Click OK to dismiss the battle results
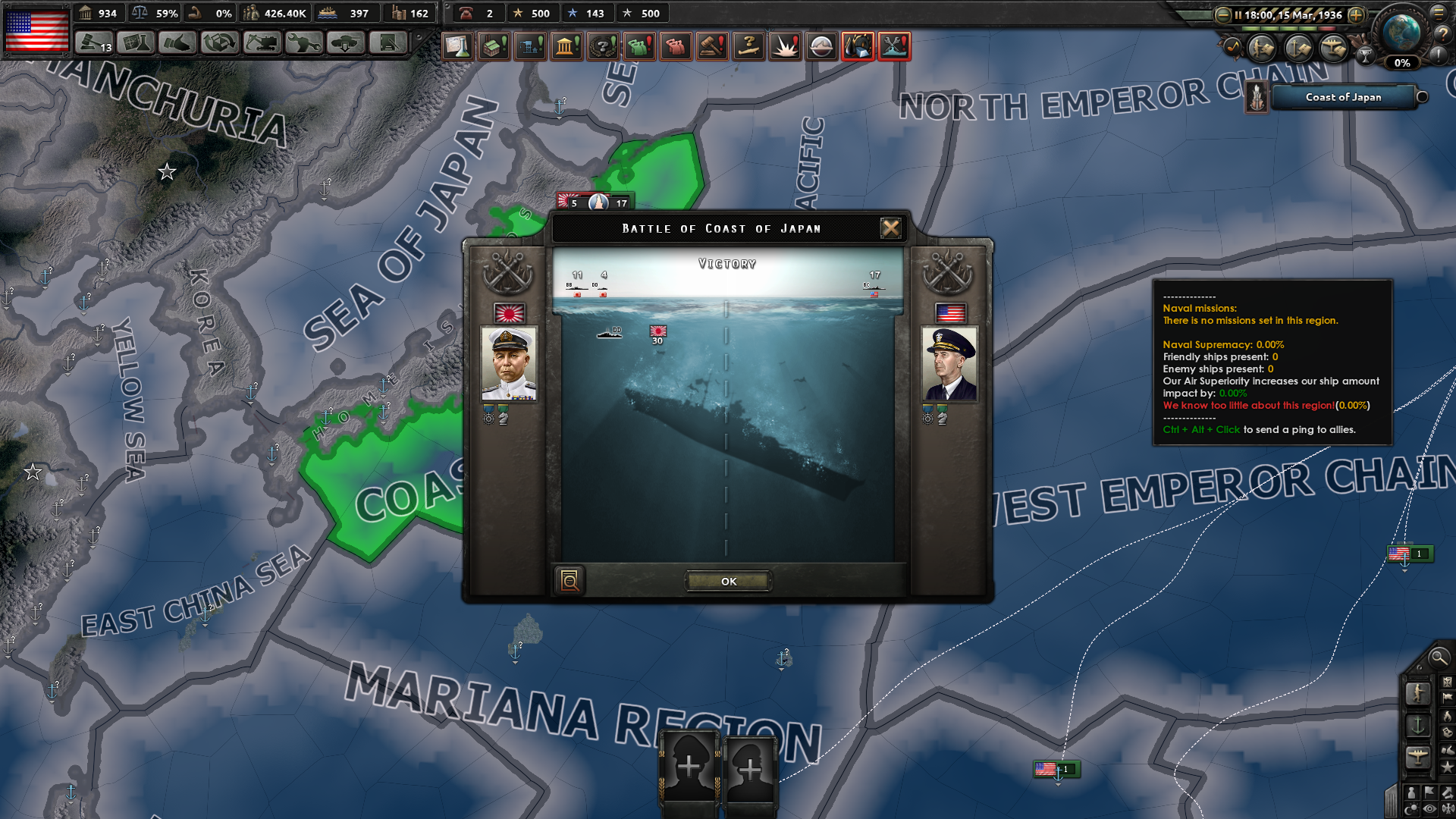The width and height of the screenshot is (1456, 819). (x=728, y=581)
